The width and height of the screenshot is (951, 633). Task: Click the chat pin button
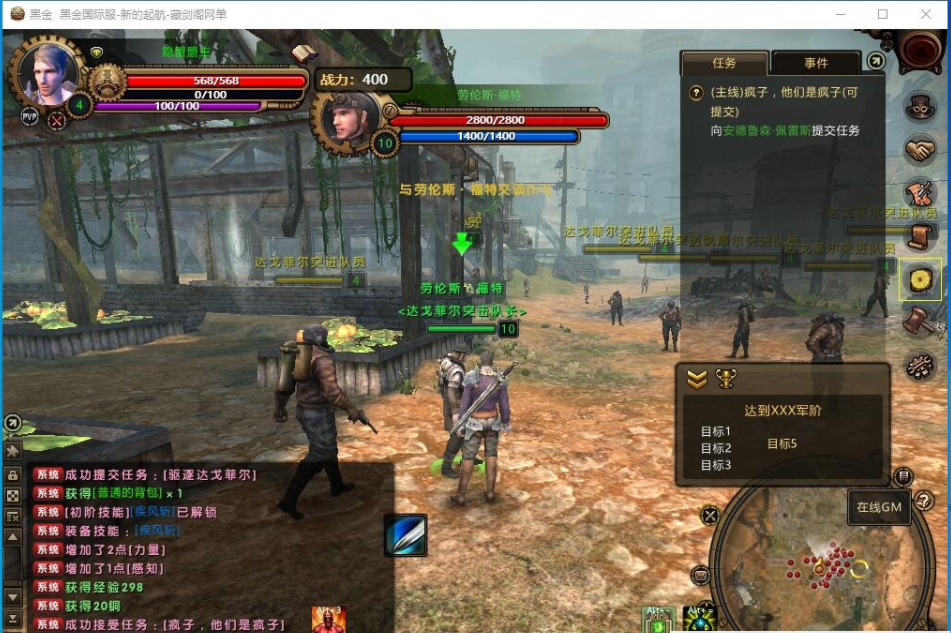(x=13, y=451)
